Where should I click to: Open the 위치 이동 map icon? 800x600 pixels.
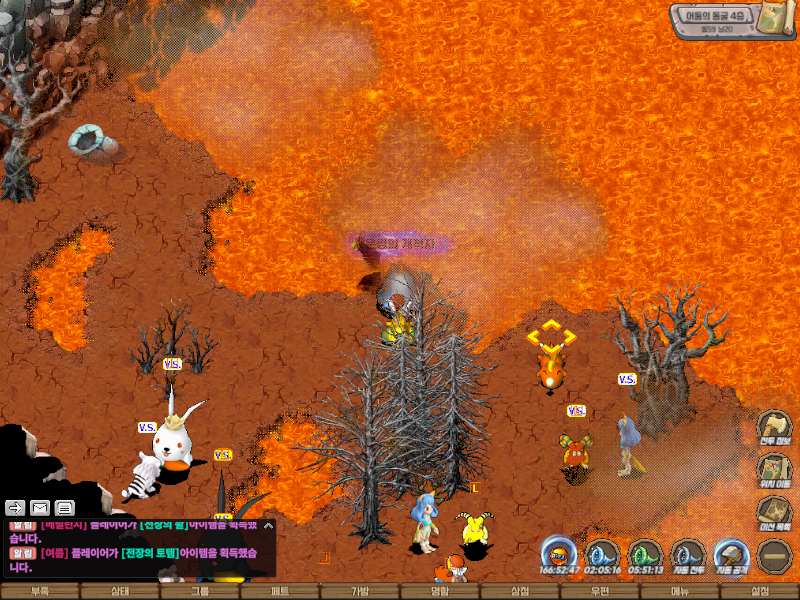pos(774,470)
